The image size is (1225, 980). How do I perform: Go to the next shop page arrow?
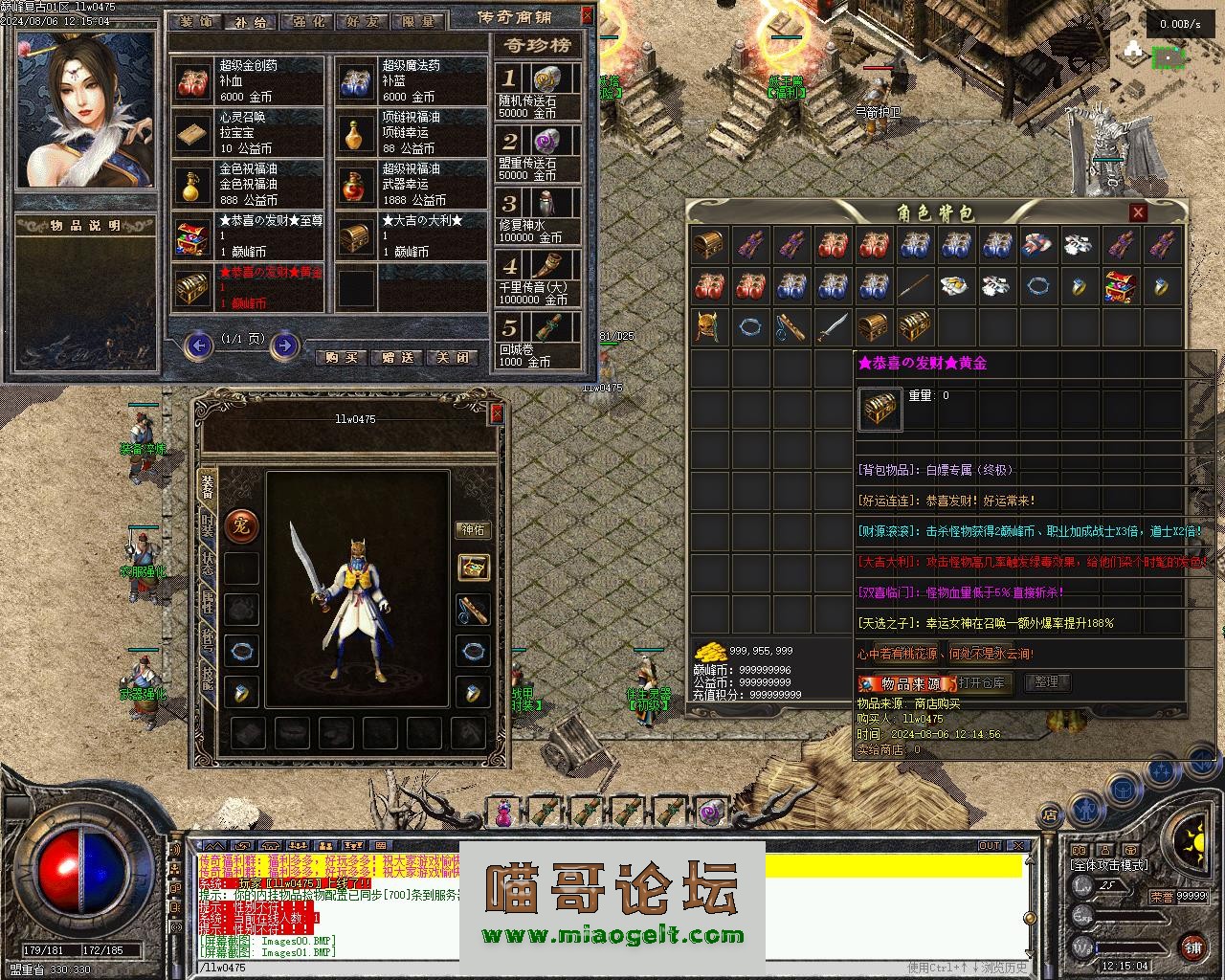(x=284, y=345)
